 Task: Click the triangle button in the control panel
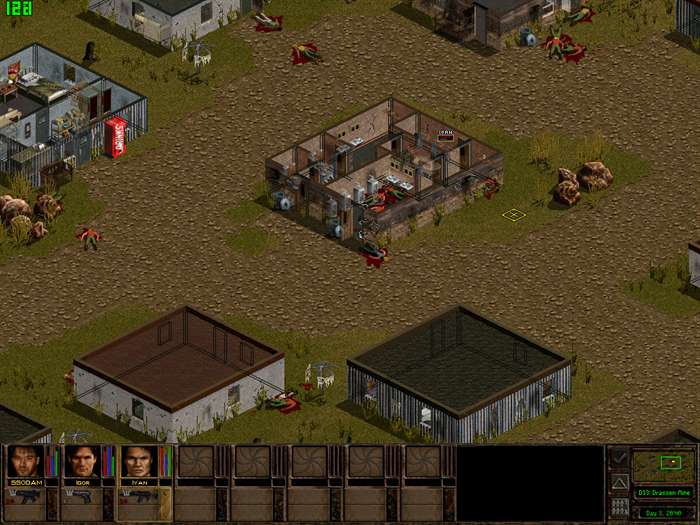(619, 482)
